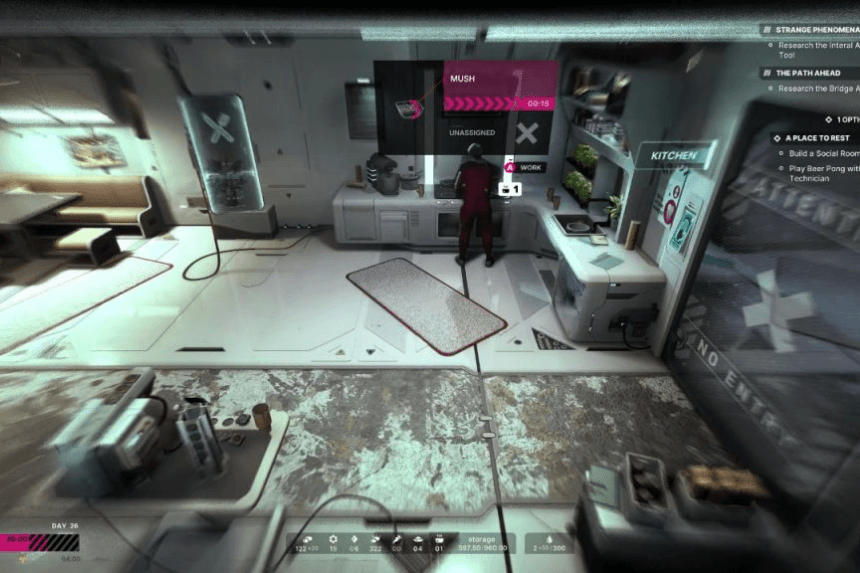860x573 pixels.
Task: Click the mush dish icon beside the task
Action: pos(406,108)
